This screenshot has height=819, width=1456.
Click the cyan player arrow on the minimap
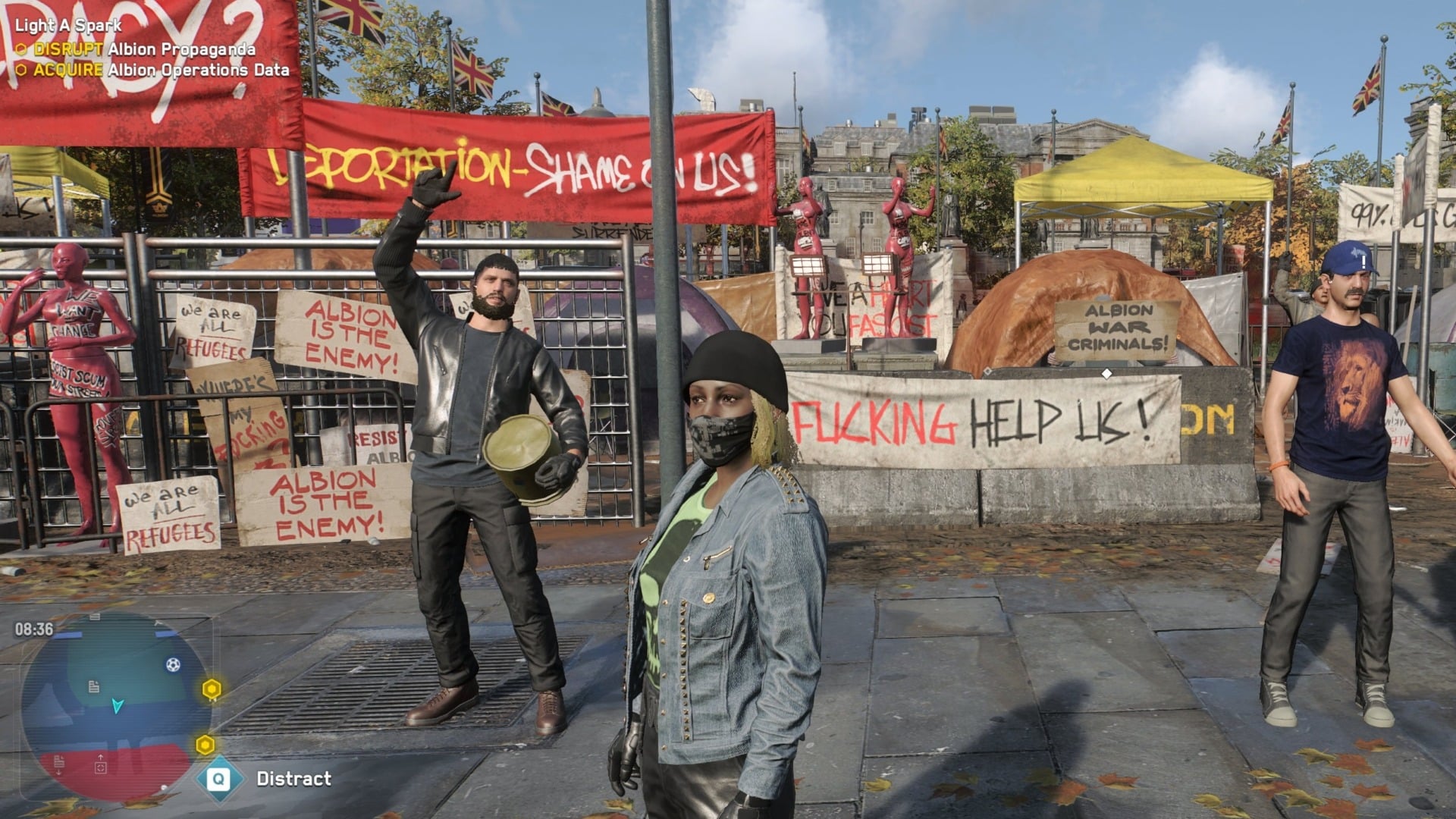click(x=118, y=706)
